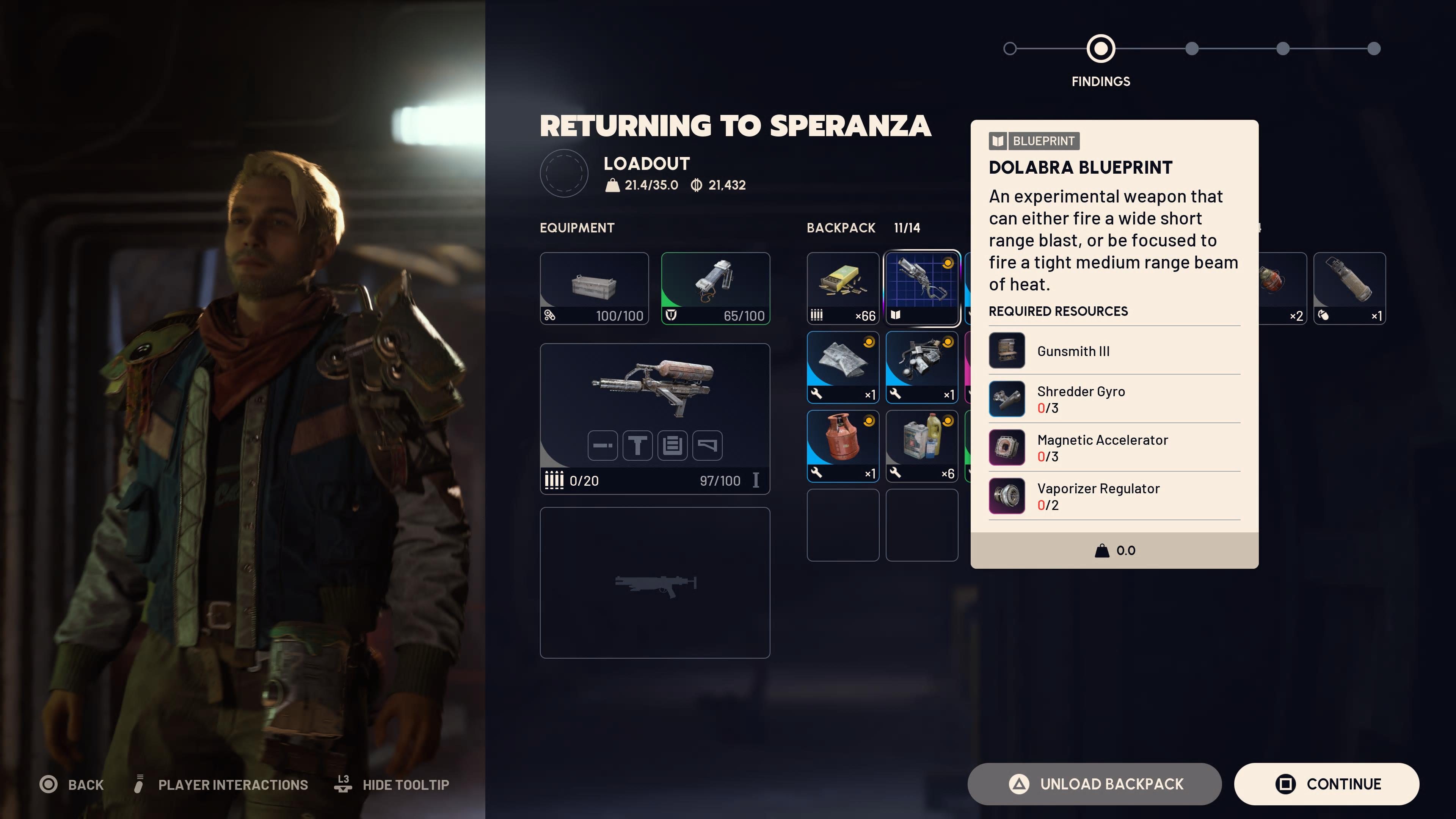The width and height of the screenshot is (1456, 819).
Task: Select the mechanical scrap parts slot
Action: [x=922, y=367]
